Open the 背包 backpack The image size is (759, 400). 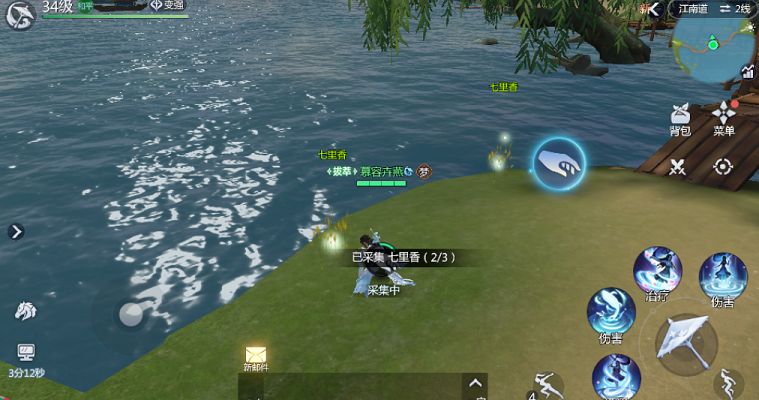[x=680, y=118]
